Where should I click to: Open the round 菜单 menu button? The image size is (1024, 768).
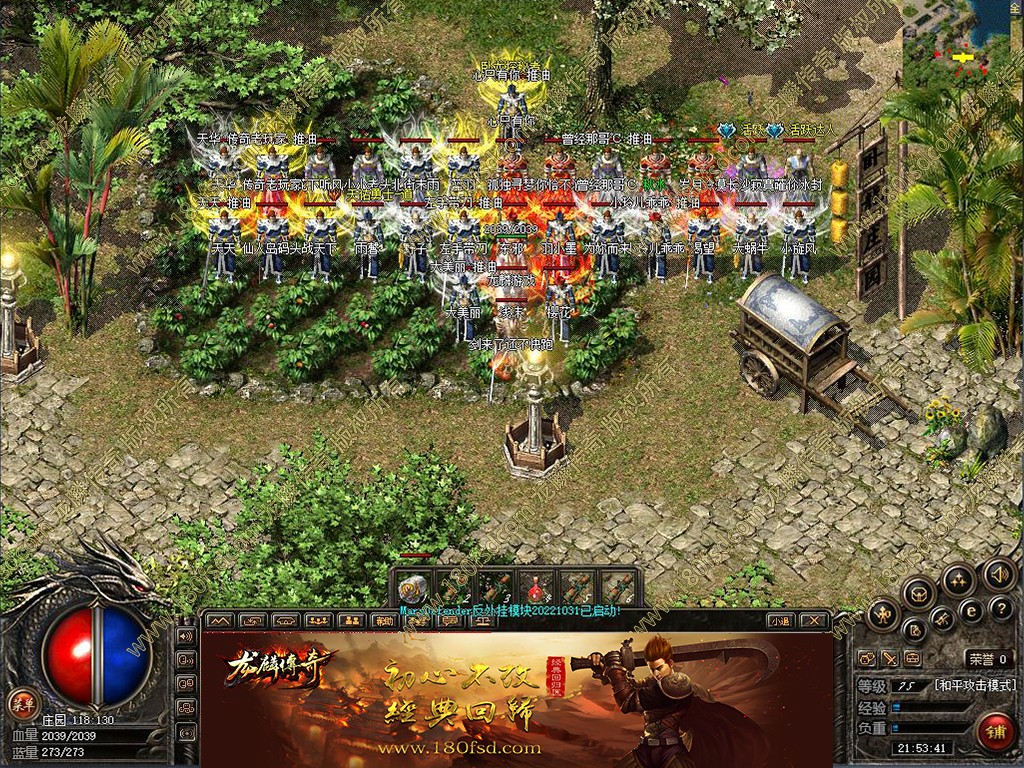(20, 703)
